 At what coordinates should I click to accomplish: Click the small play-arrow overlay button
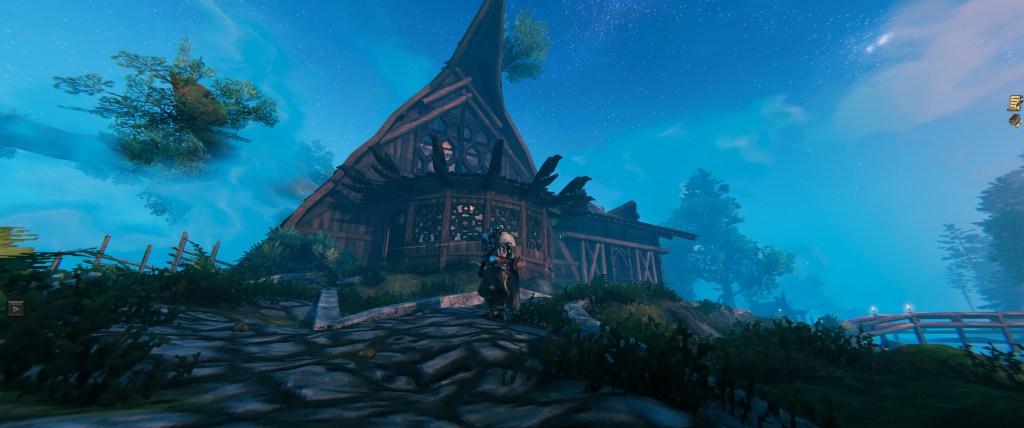pyautogui.click(x=14, y=308)
